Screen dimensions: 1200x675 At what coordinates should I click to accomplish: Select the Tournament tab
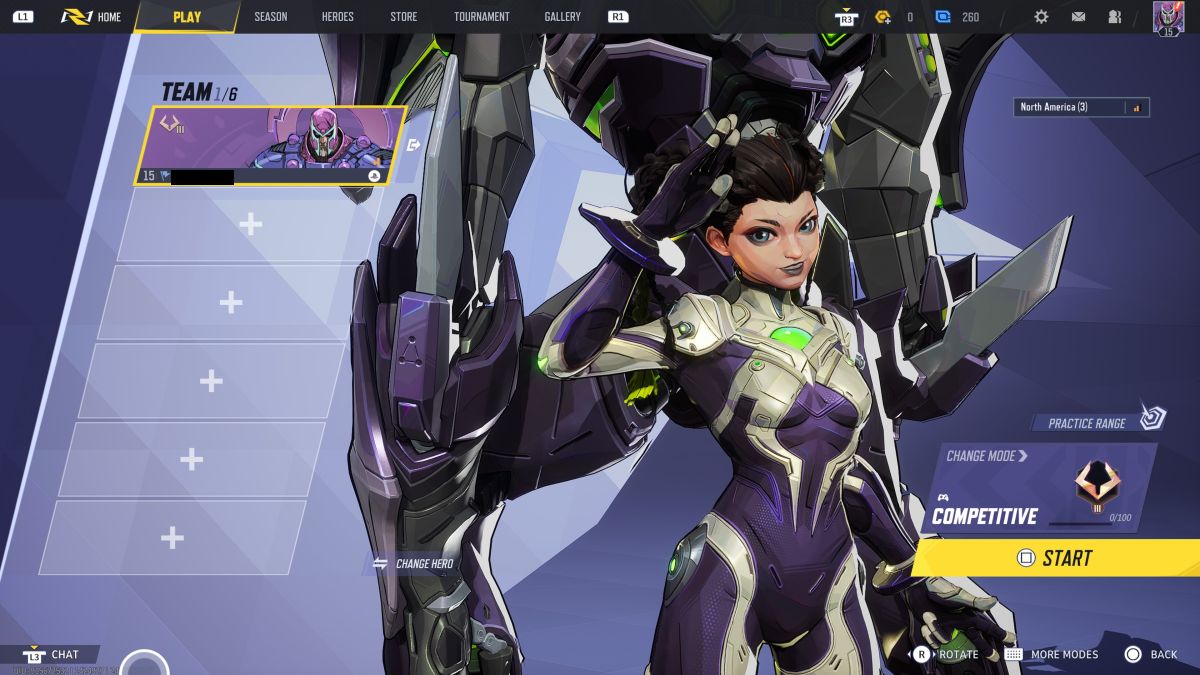481,17
